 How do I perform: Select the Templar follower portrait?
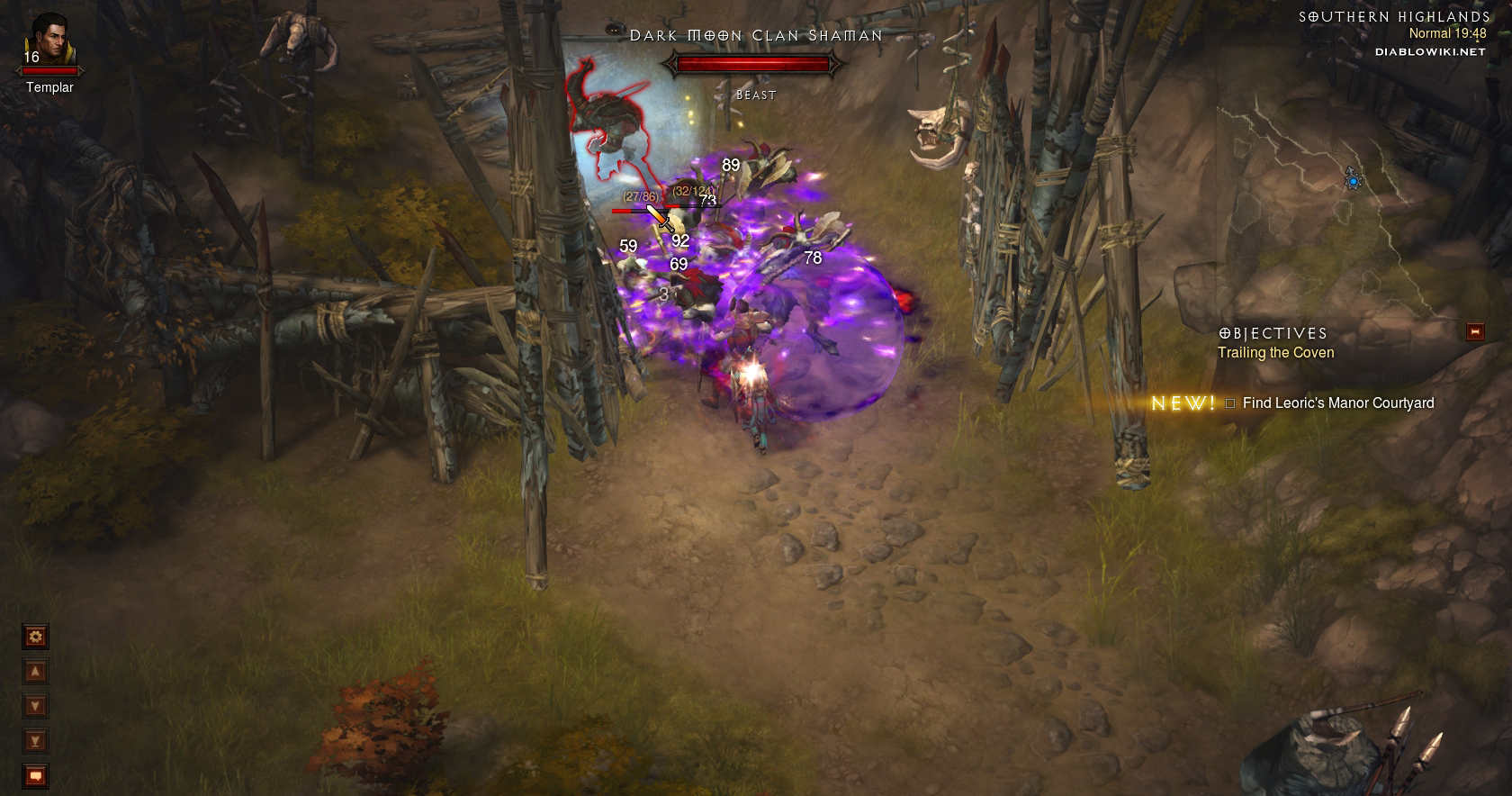click(49, 41)
